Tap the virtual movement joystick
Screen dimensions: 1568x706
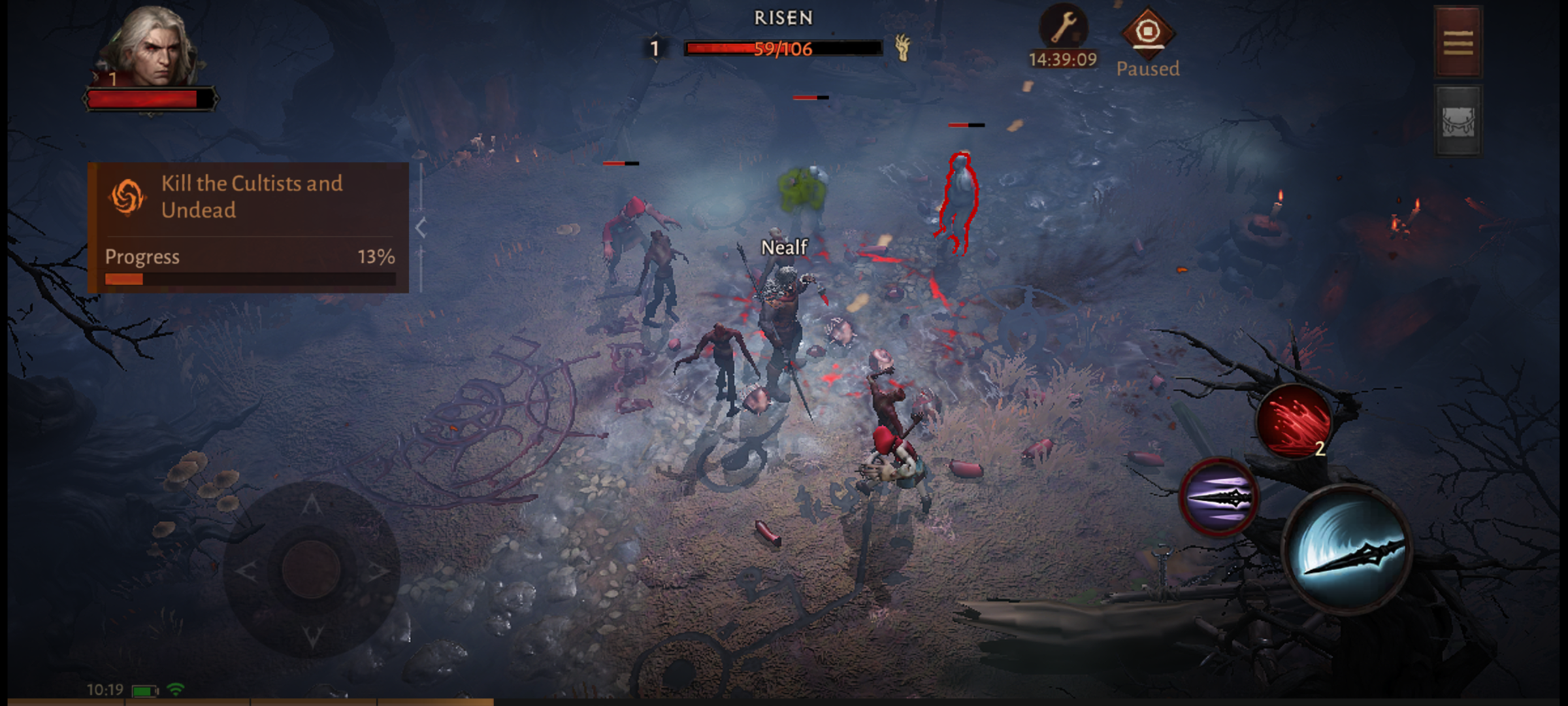pos(312,569)
